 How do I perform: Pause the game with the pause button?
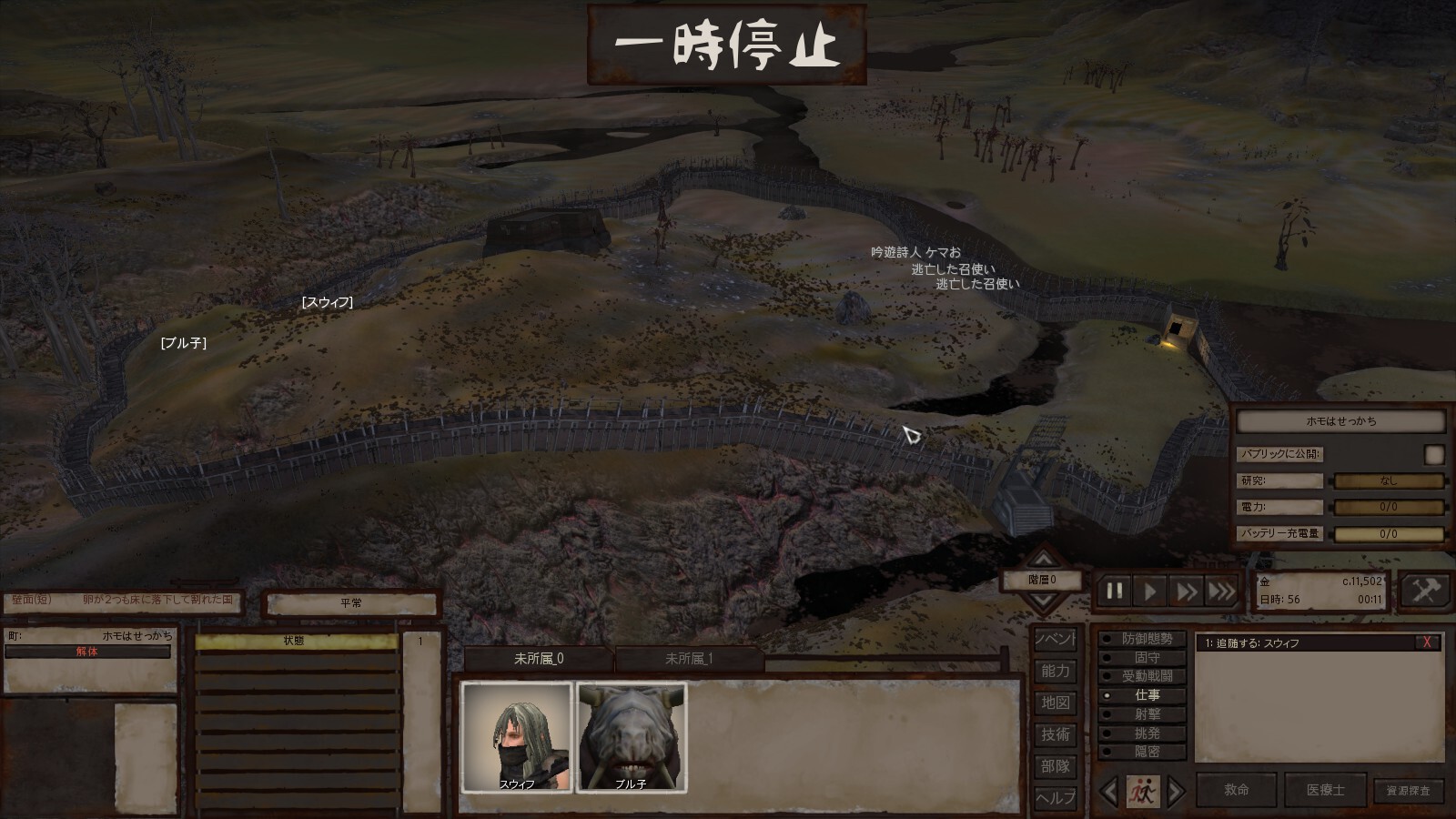pyautogui.click(x=1114, y=591)
